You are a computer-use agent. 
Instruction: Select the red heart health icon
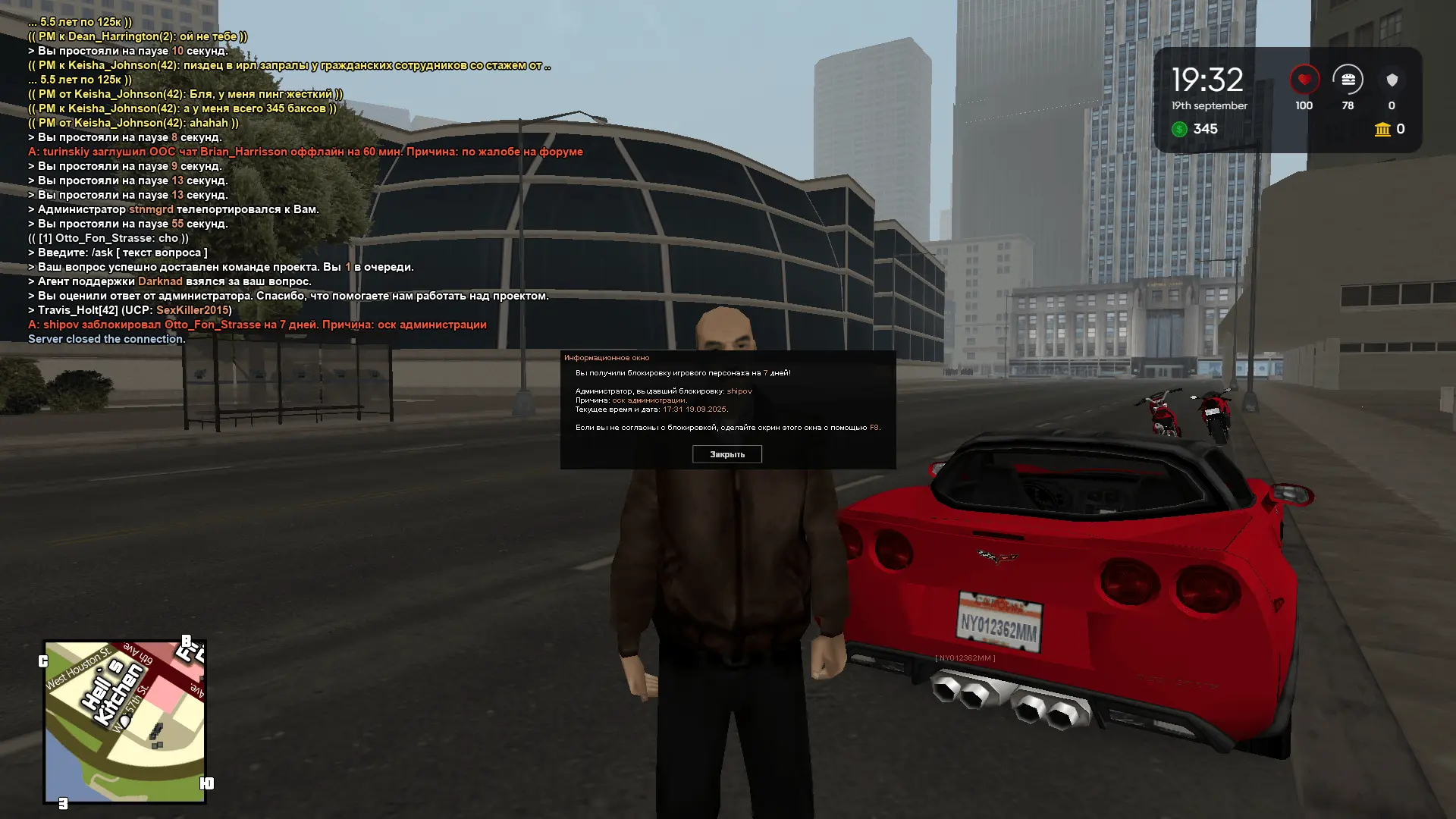tap(1303, 79)
